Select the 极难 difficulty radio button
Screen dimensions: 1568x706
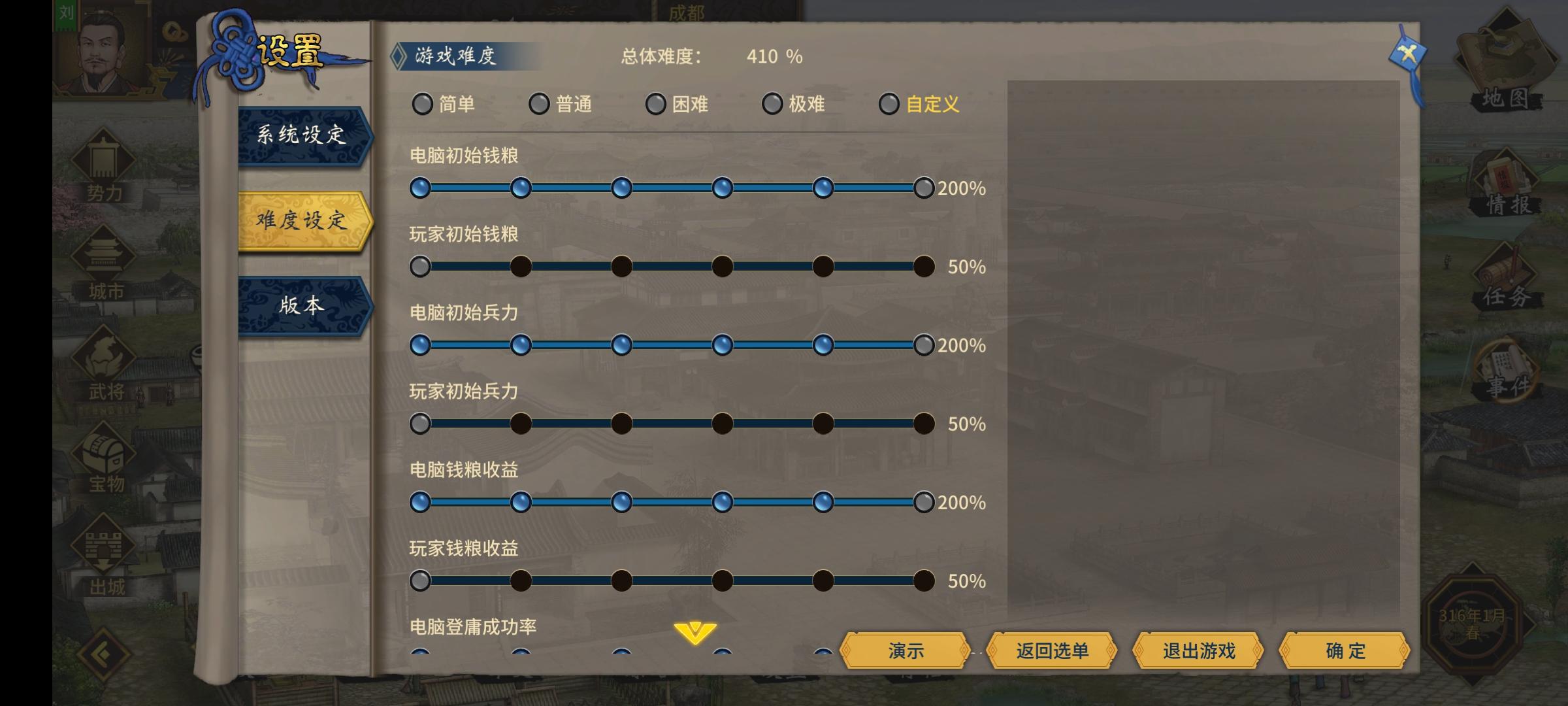pos(772,104)
